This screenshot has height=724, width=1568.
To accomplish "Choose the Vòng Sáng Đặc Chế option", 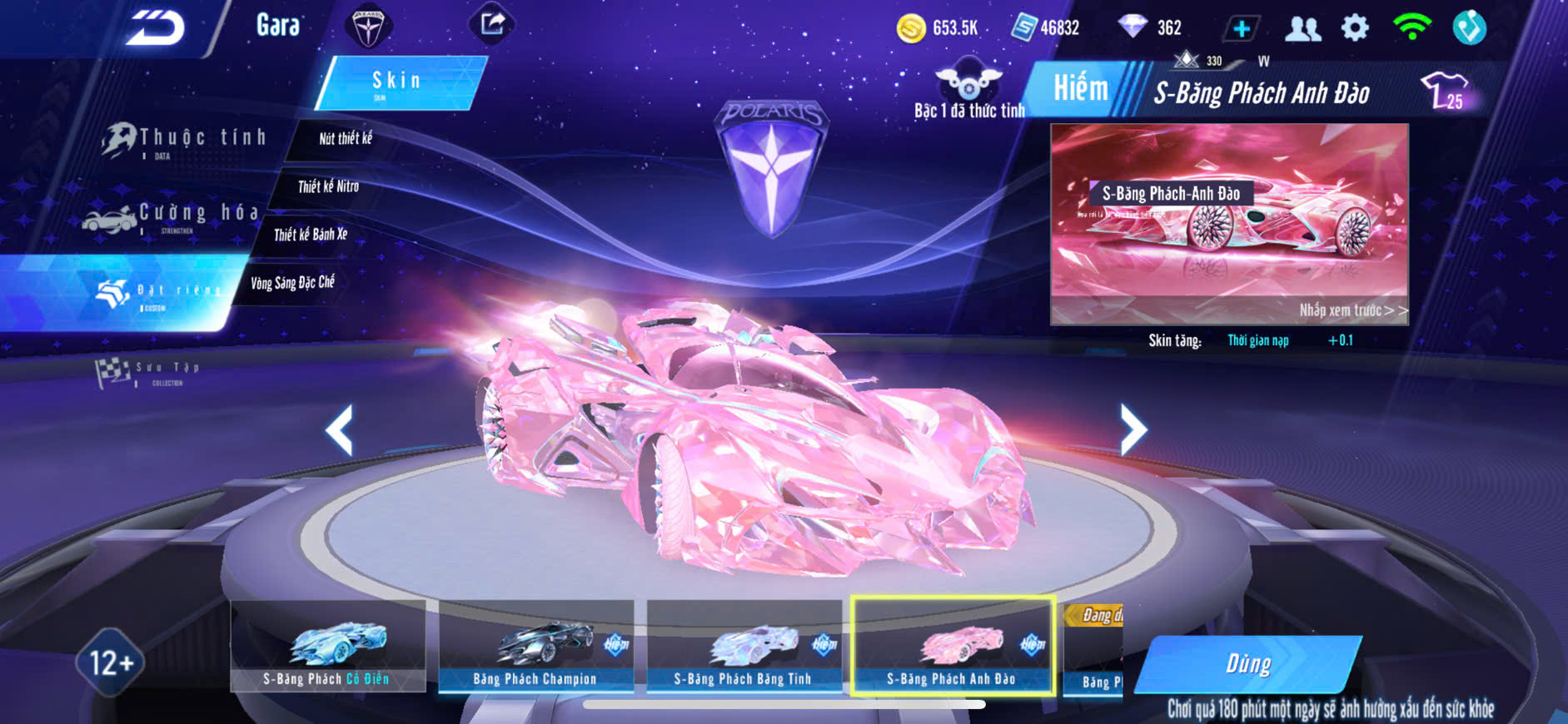I will [x=292, y=283].
